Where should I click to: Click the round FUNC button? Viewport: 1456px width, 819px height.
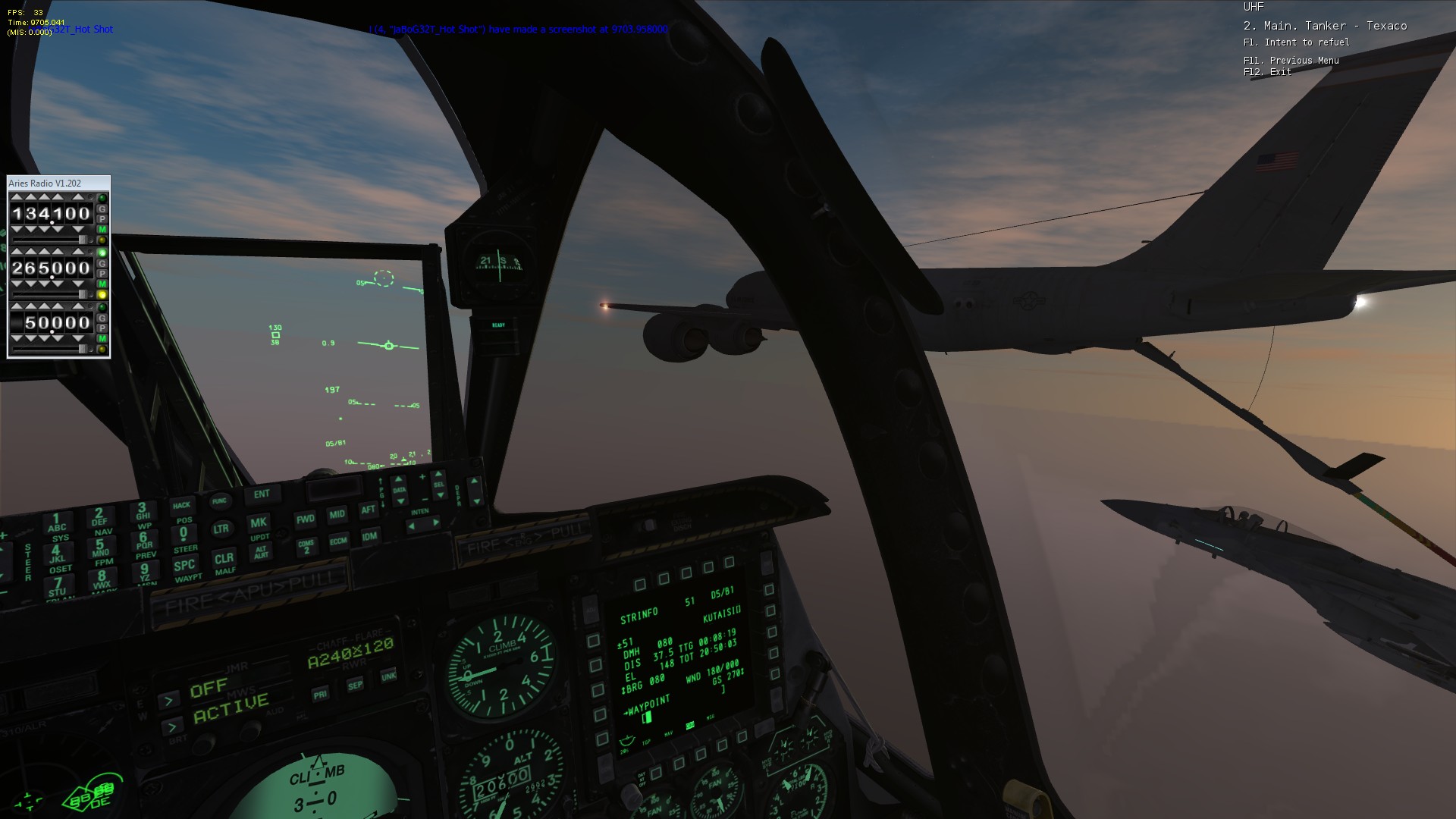[x=219, y=501]
